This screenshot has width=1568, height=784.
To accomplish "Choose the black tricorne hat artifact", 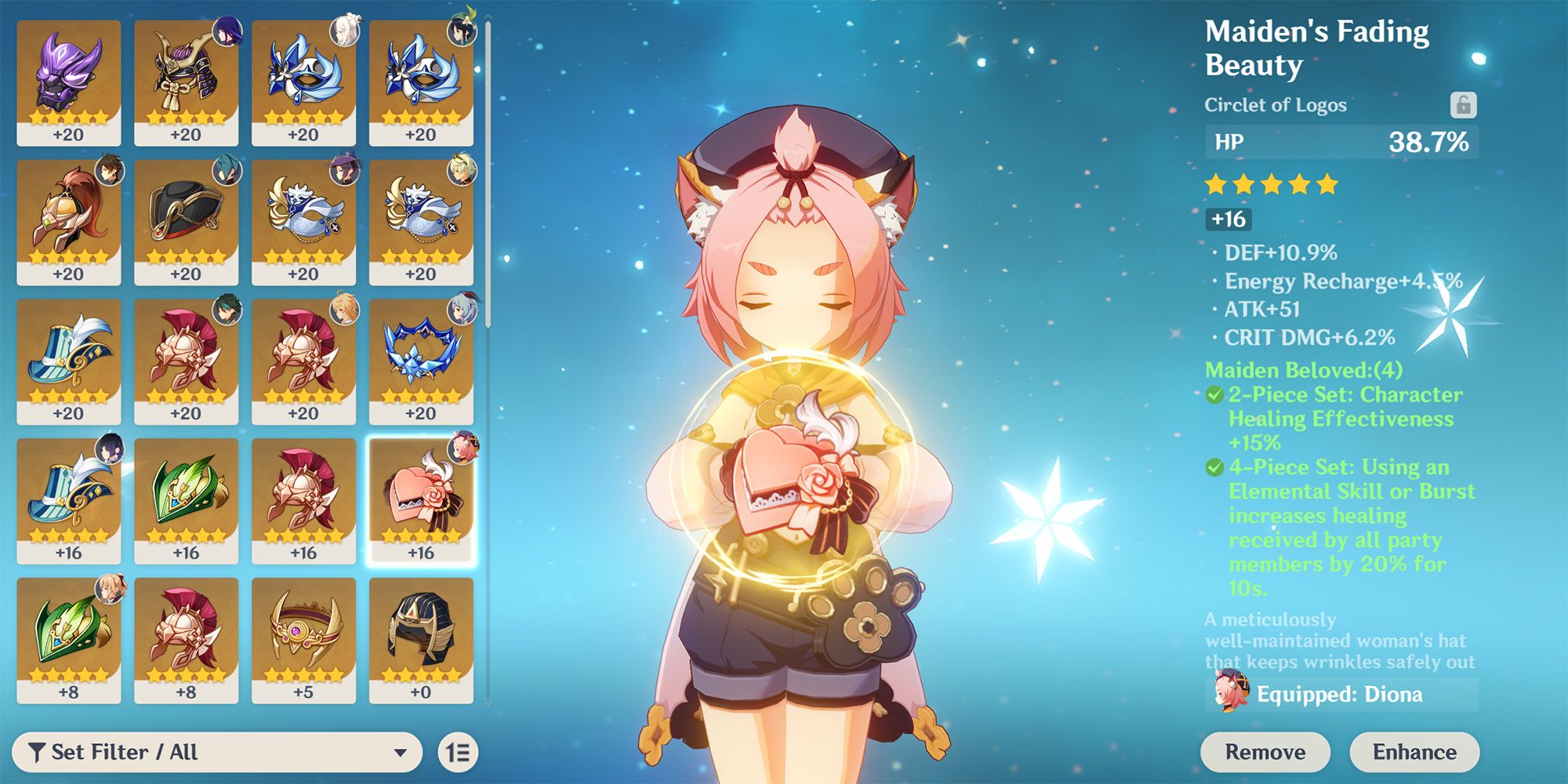I will click(187, 222).
